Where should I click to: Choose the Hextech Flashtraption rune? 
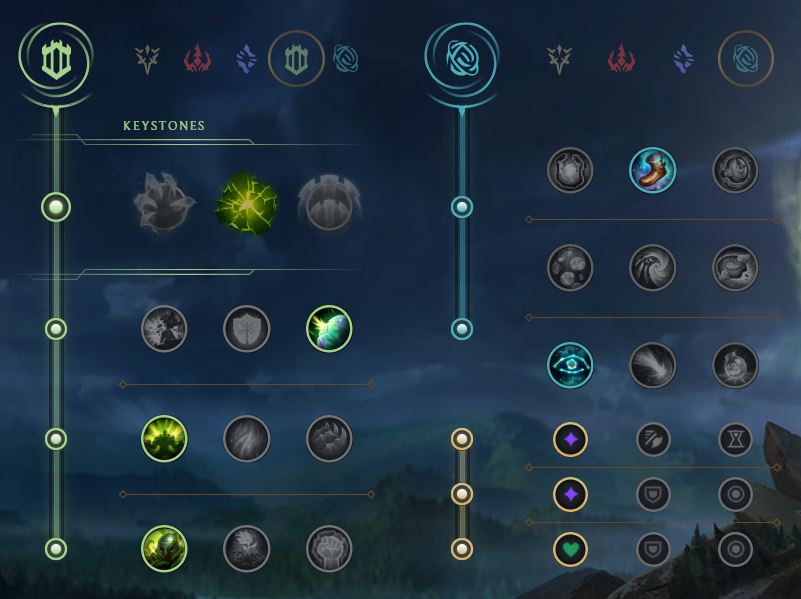[x=570, y=170]
